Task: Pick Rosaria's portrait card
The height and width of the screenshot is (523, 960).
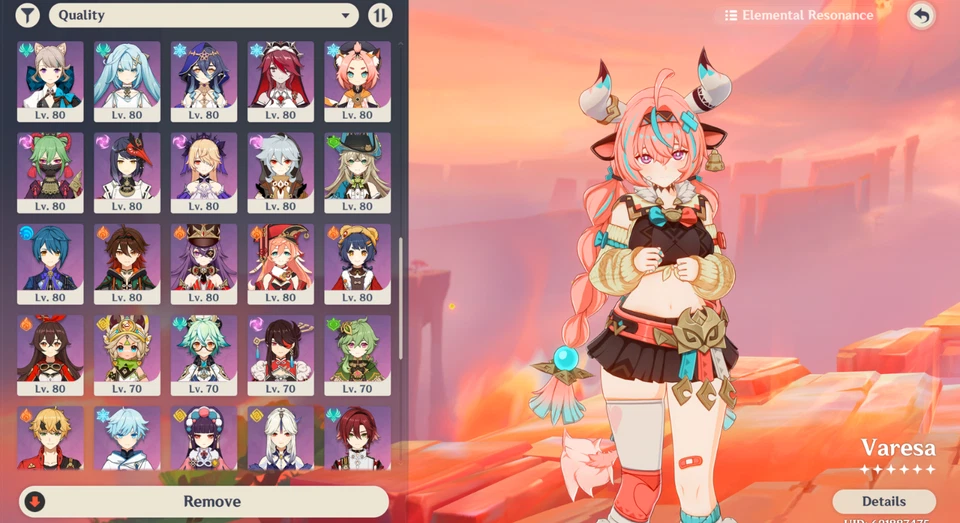Action: [x=280, y=80]
